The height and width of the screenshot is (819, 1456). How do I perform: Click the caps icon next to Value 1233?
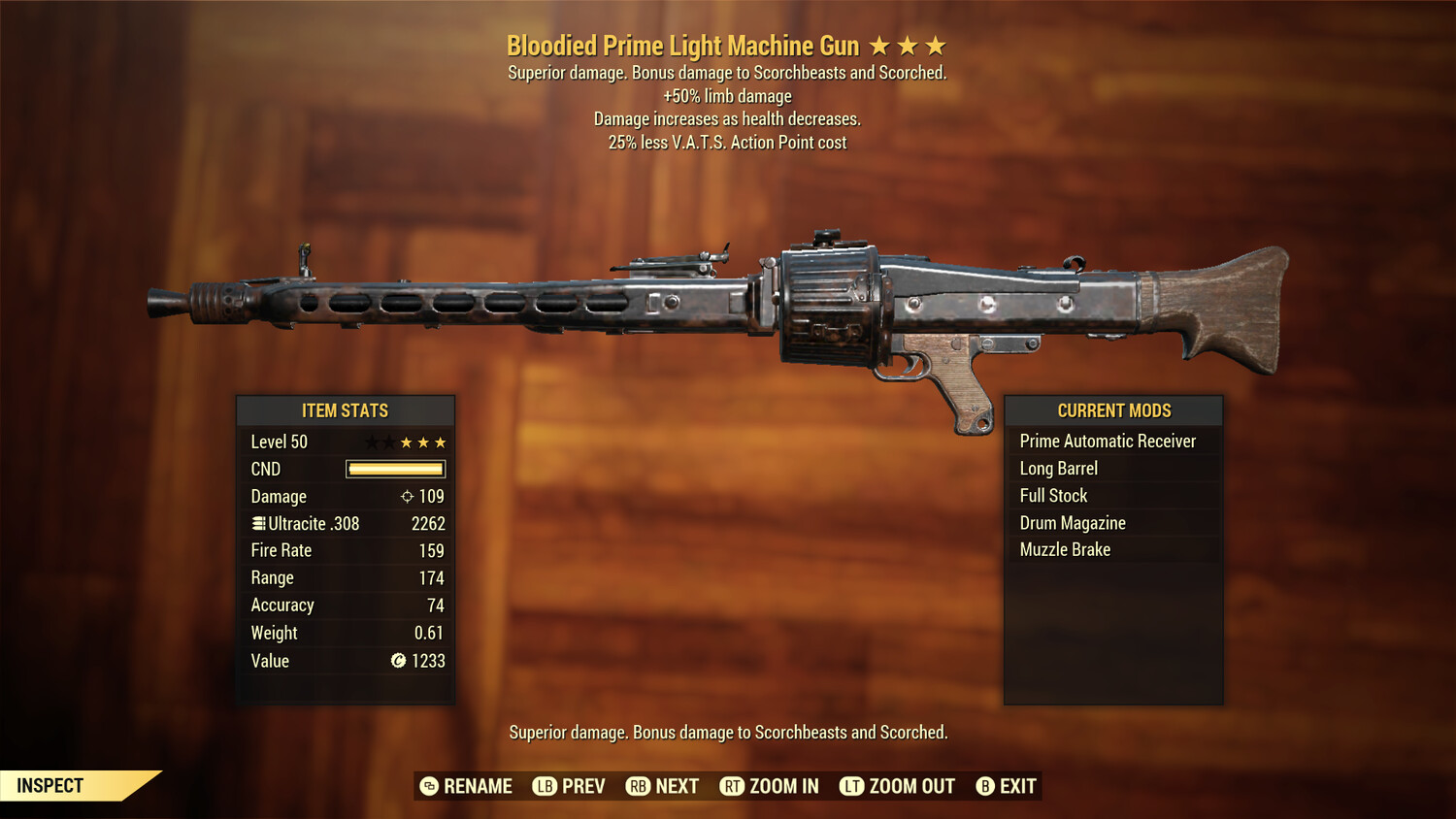(396, 661)
